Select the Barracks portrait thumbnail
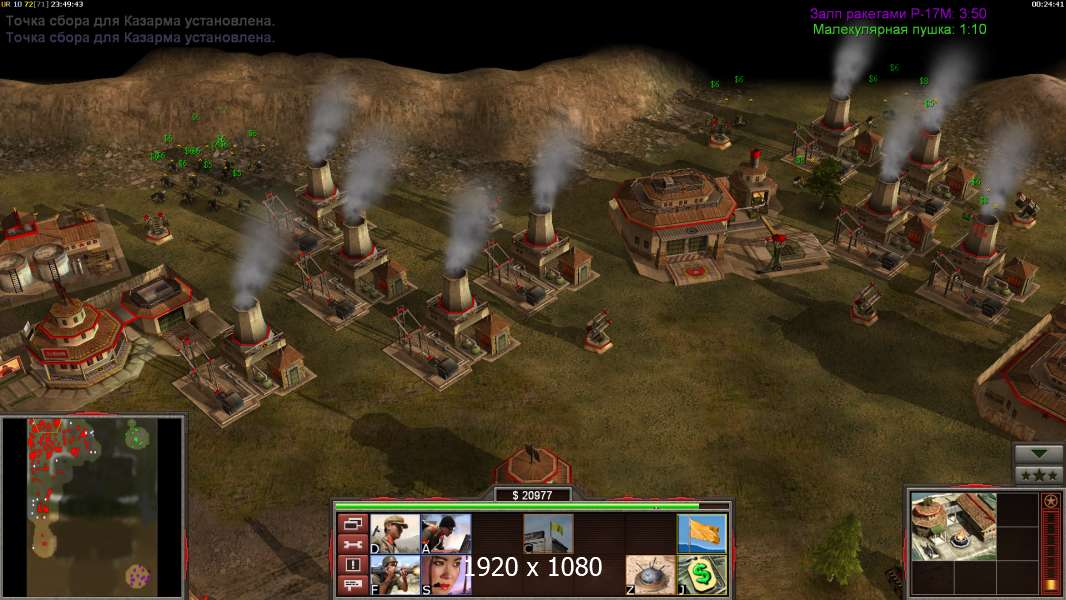 (x=954, y=526)
